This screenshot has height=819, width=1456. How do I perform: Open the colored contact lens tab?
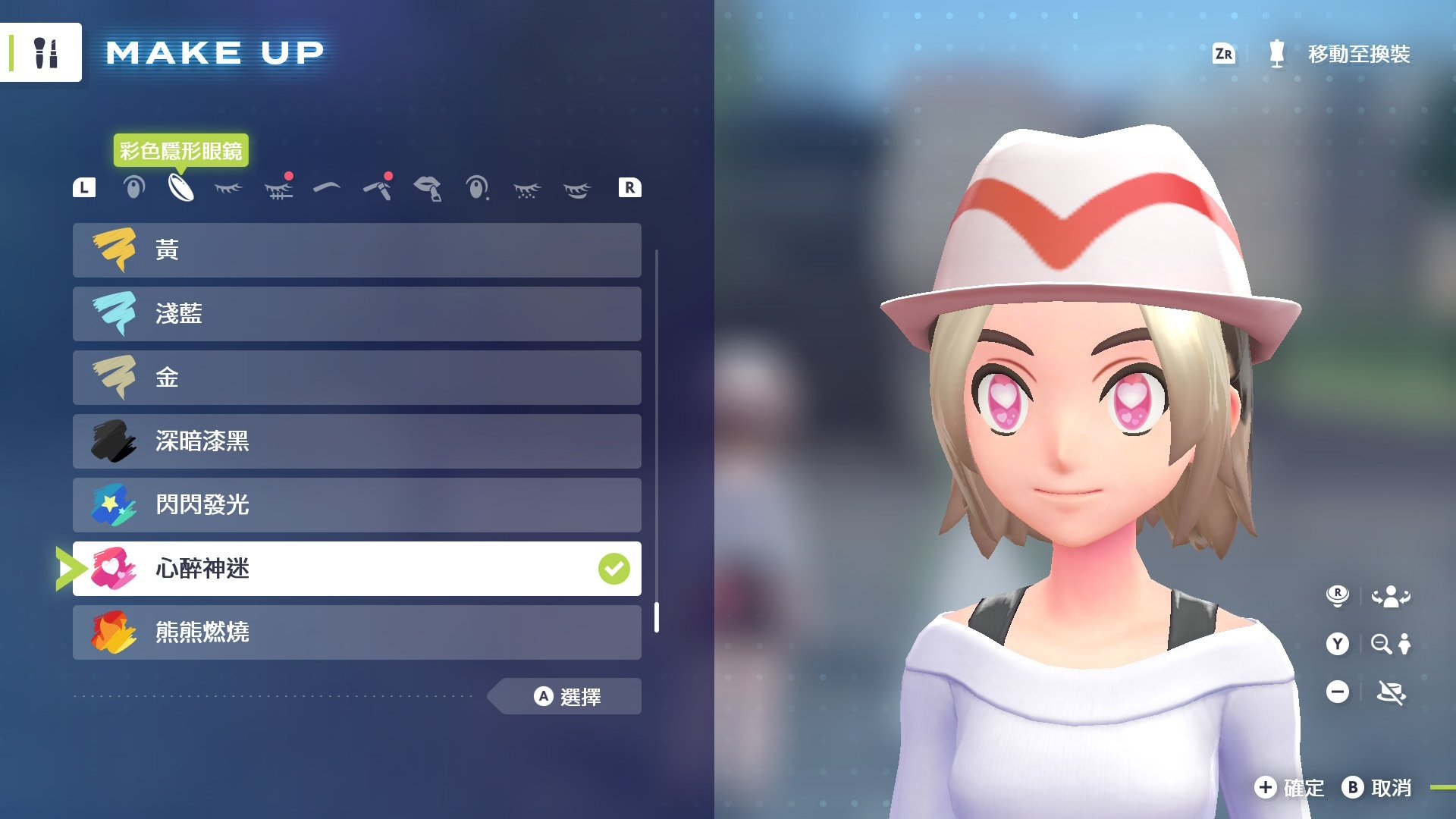click(x=181, y=188)
